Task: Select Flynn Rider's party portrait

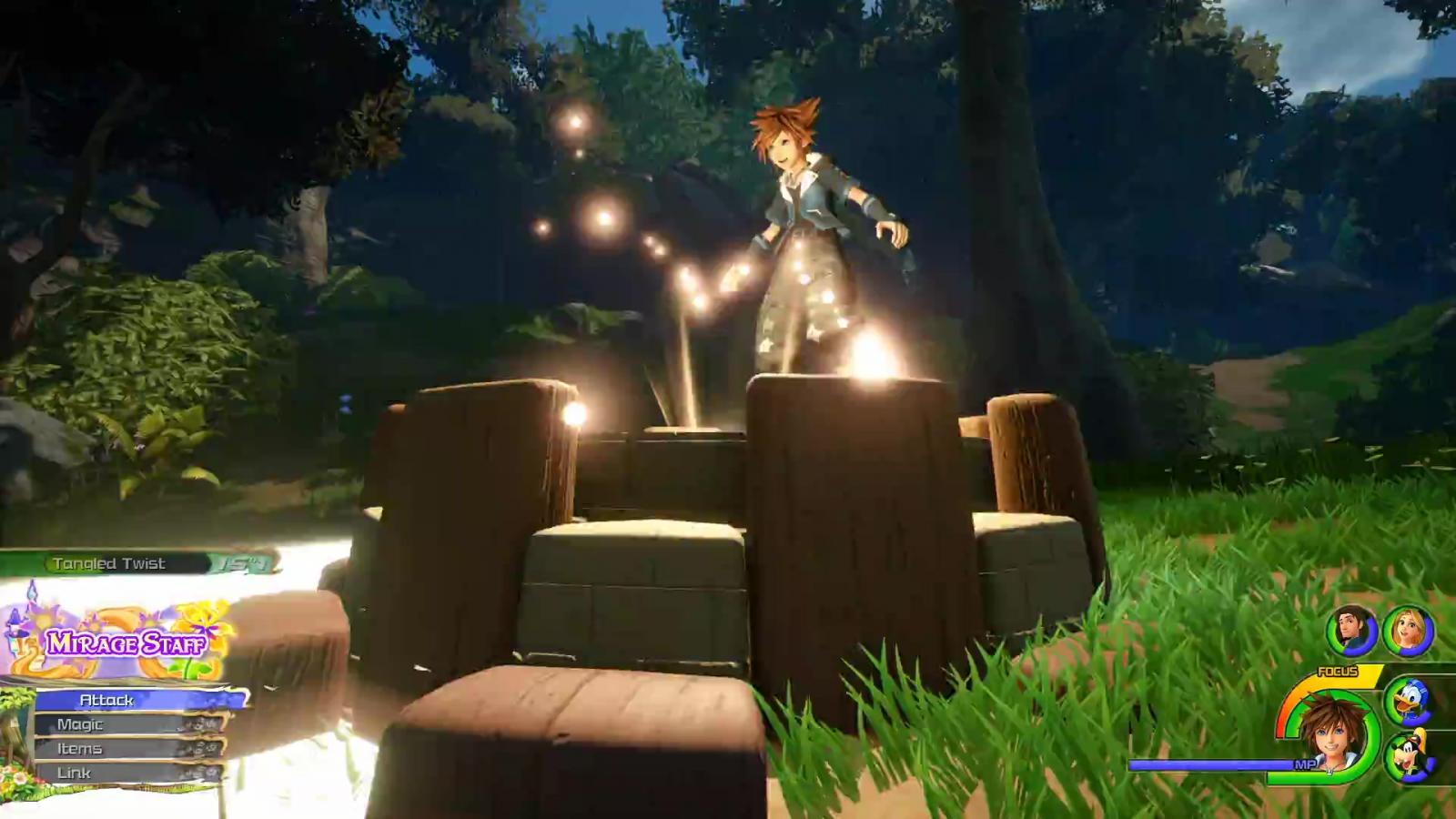Action: 1351,630
